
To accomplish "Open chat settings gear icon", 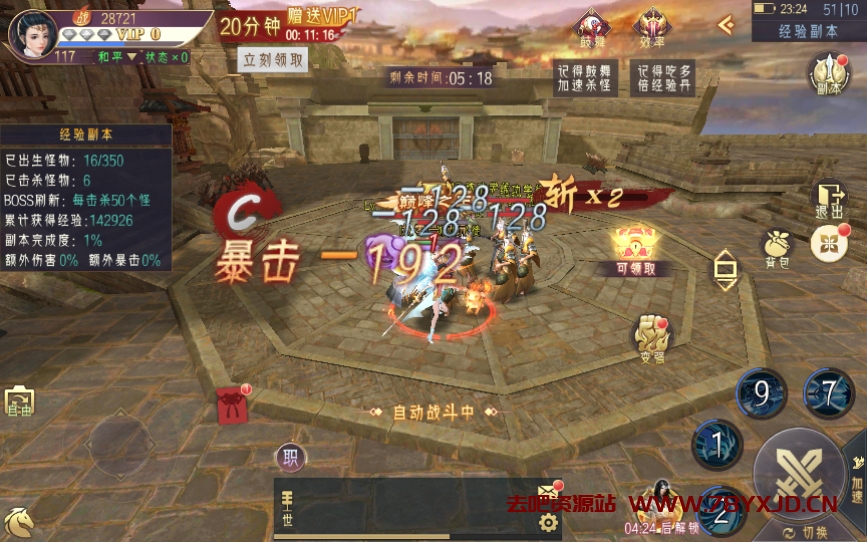I will pos(548,523).
